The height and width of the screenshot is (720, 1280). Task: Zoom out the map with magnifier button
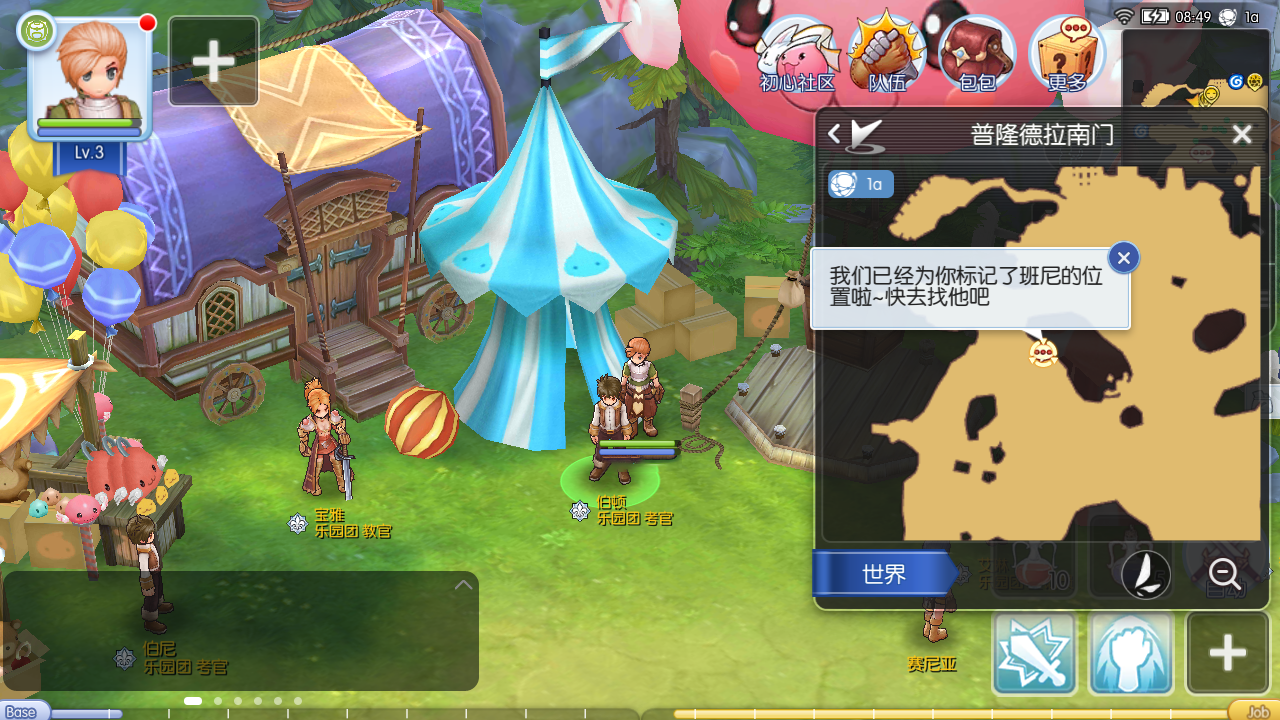1225,574
